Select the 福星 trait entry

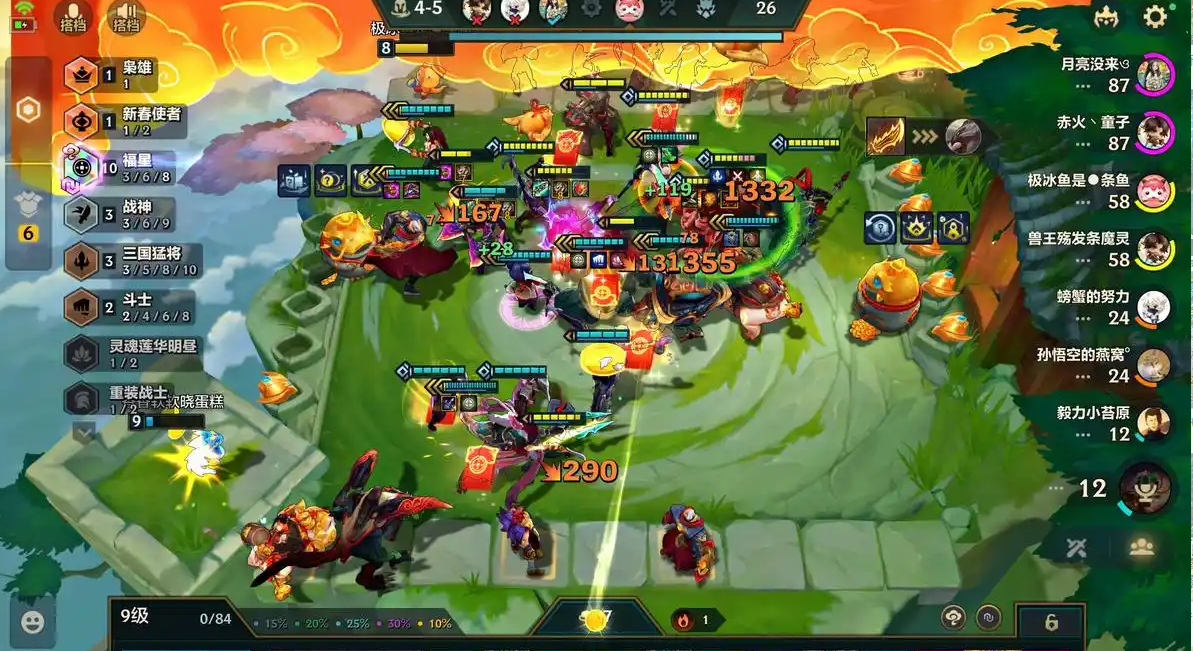pyautogui.click(x=120, y=168)
